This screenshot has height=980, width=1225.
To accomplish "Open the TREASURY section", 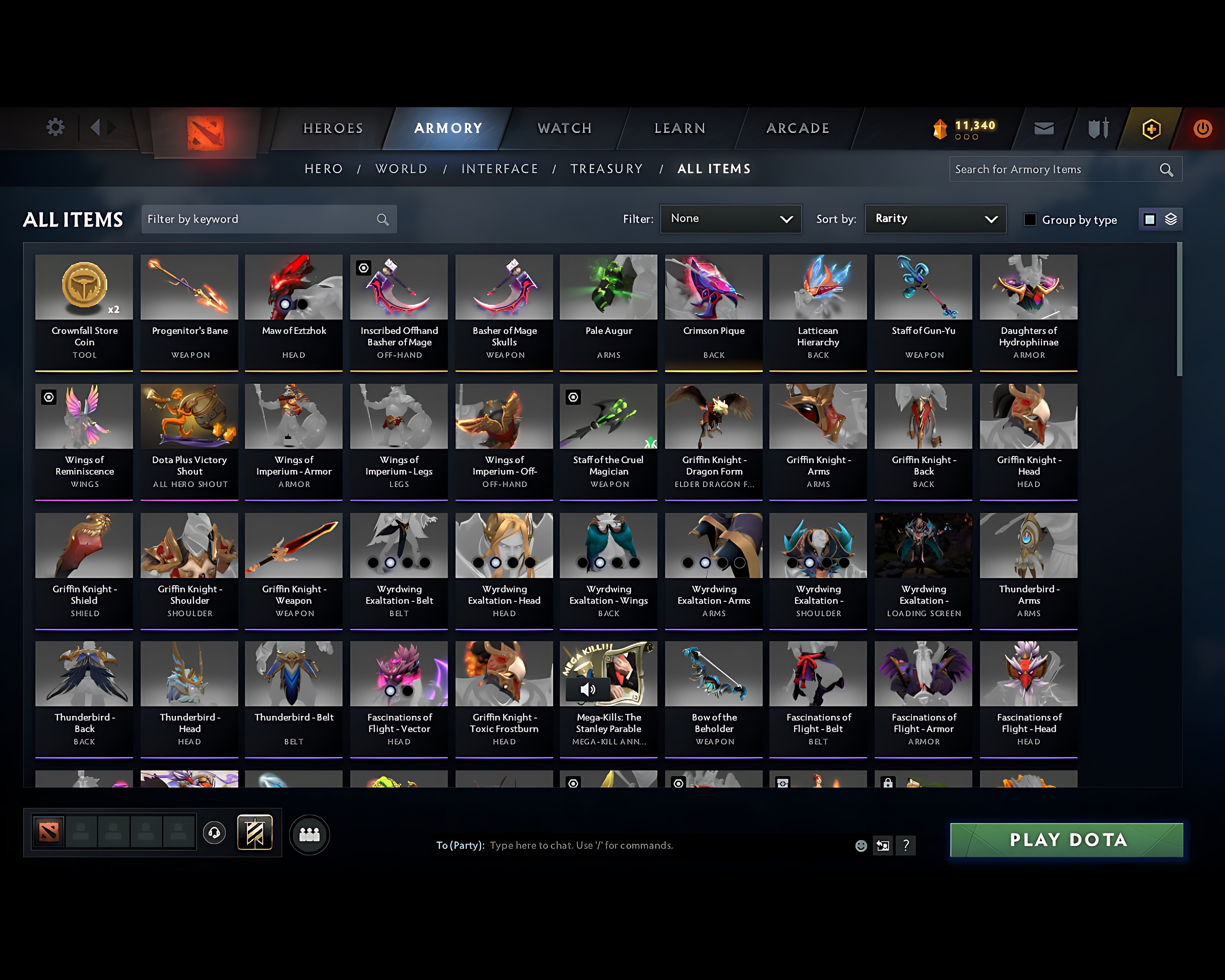I will click(607, 169).
